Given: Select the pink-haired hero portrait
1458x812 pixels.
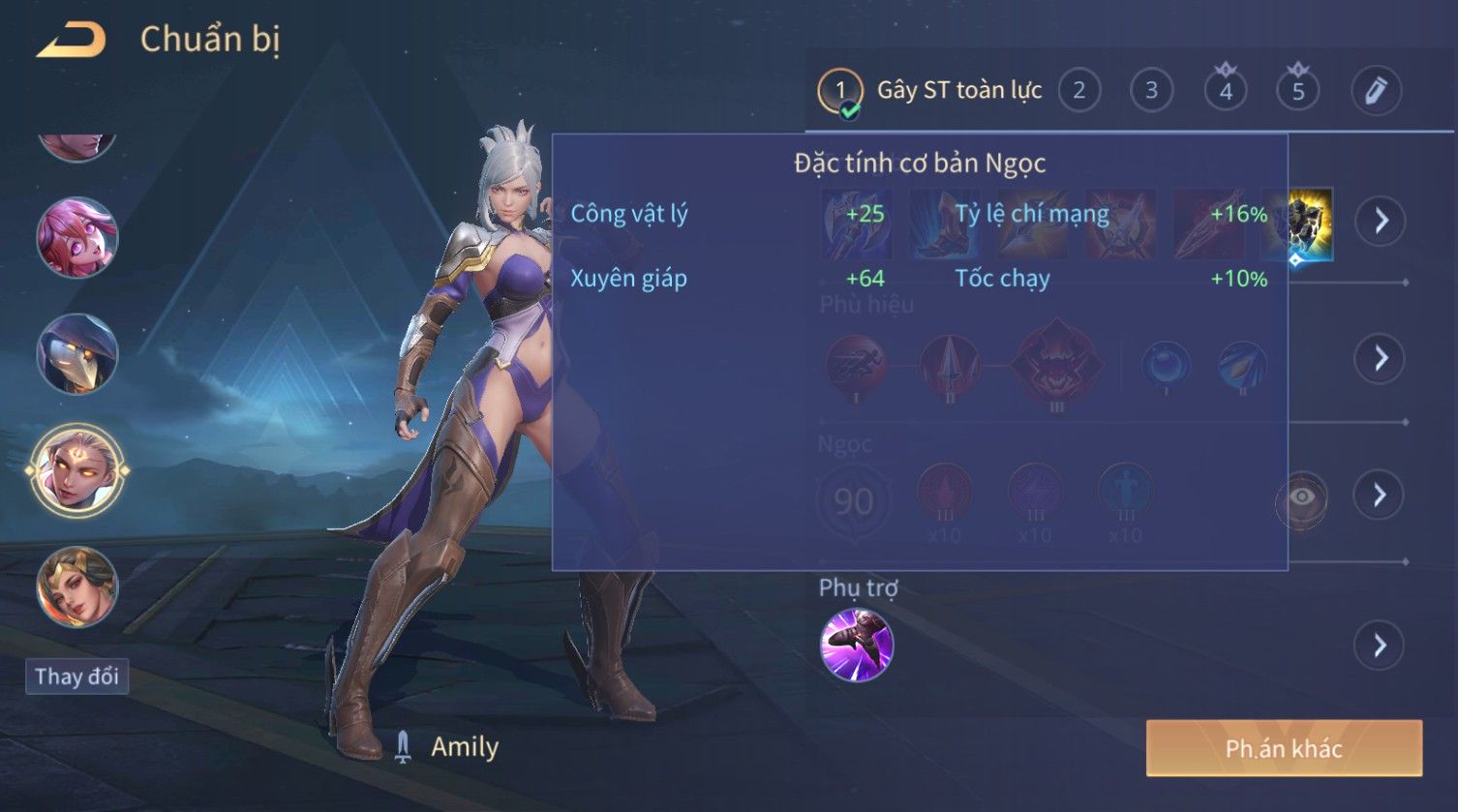Looking at the screenshot, I should [x=76, y=236].
